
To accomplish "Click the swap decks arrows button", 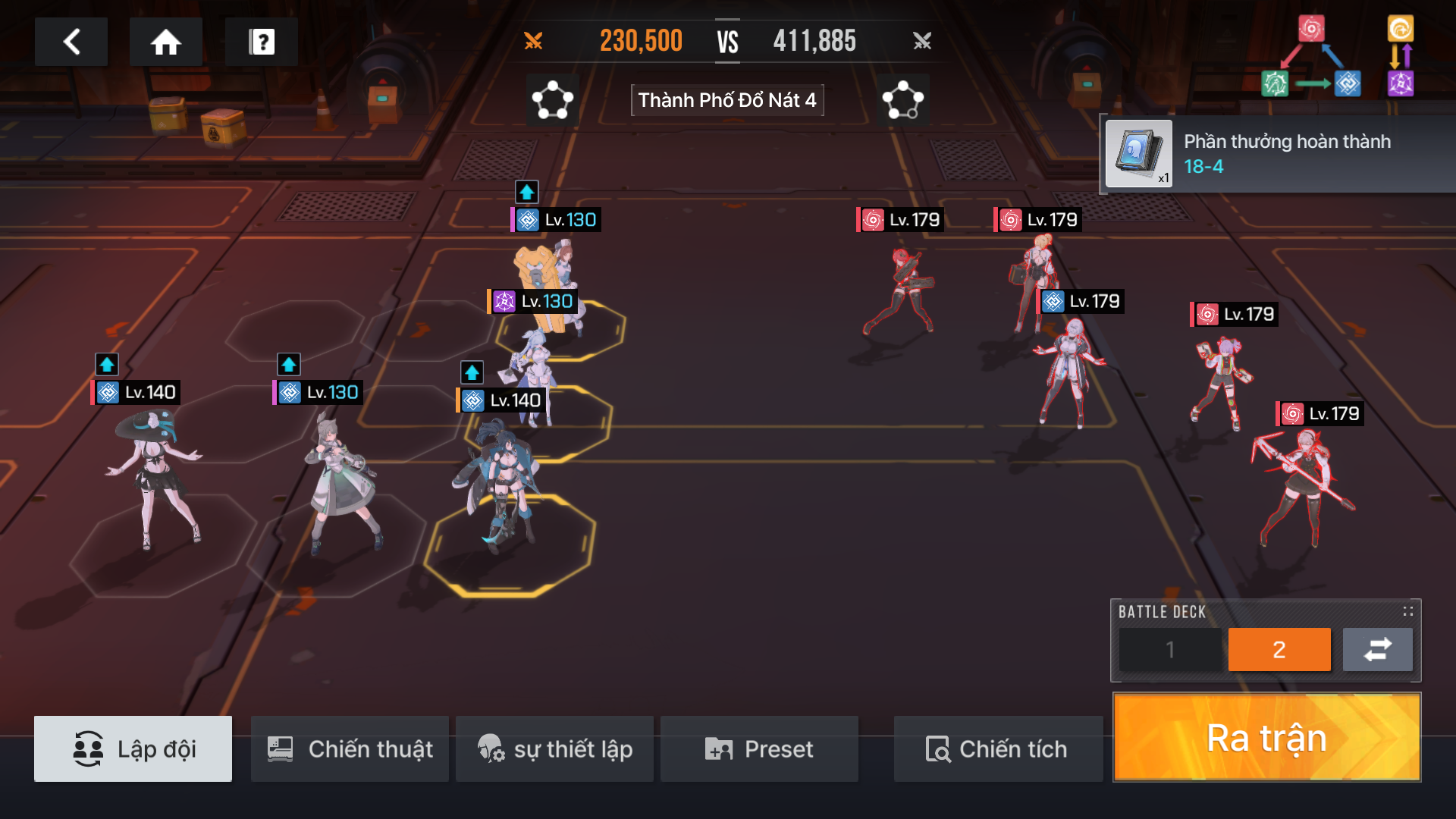I will point(1377,650).
